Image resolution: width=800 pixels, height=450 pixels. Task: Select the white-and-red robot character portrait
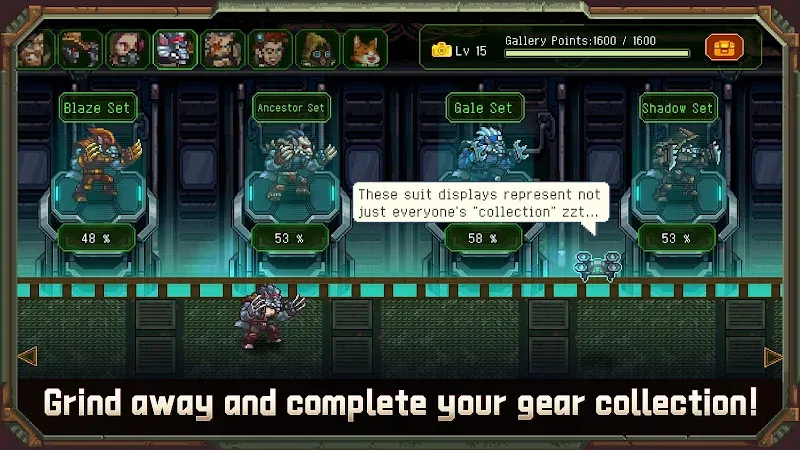pos(174,48)
